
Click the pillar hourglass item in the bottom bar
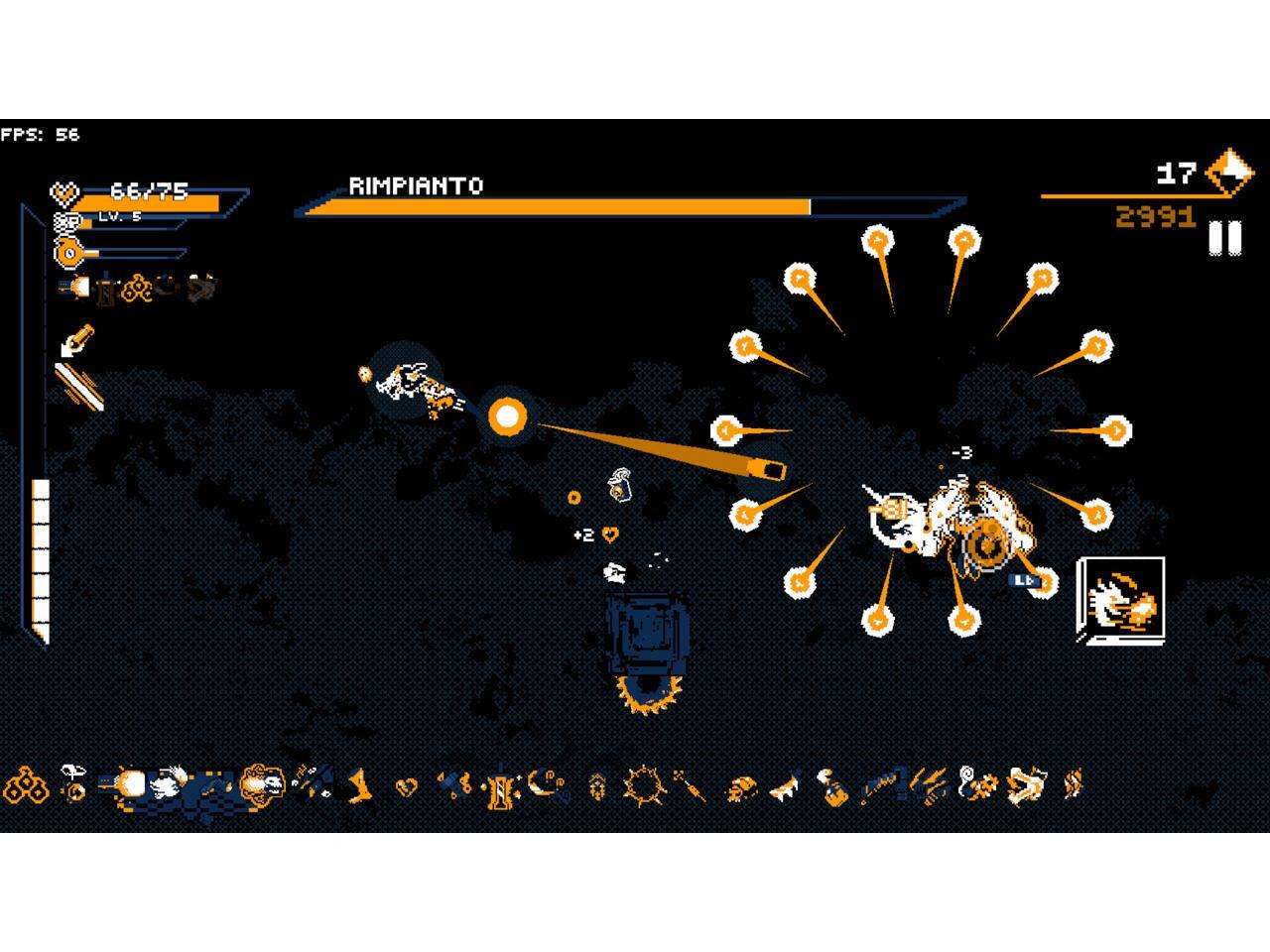500,788
